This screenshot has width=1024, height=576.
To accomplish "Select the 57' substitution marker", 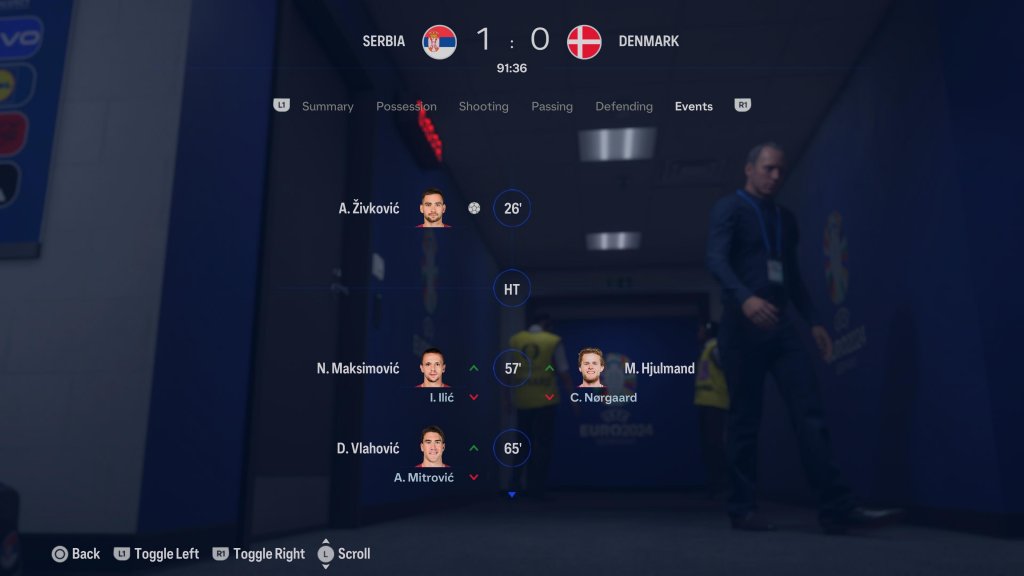I will (x=512, y=368).
